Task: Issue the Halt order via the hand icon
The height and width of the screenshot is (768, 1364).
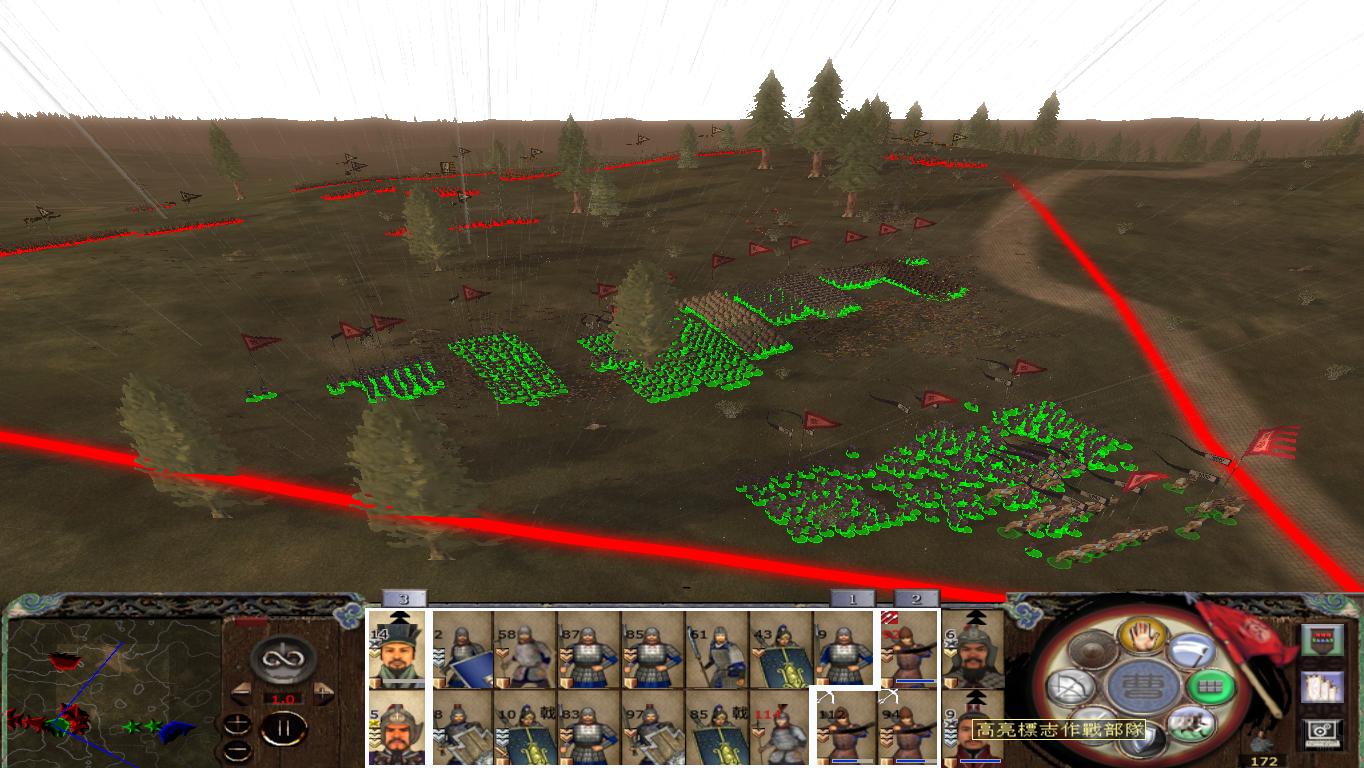Action: (1143, 637)
